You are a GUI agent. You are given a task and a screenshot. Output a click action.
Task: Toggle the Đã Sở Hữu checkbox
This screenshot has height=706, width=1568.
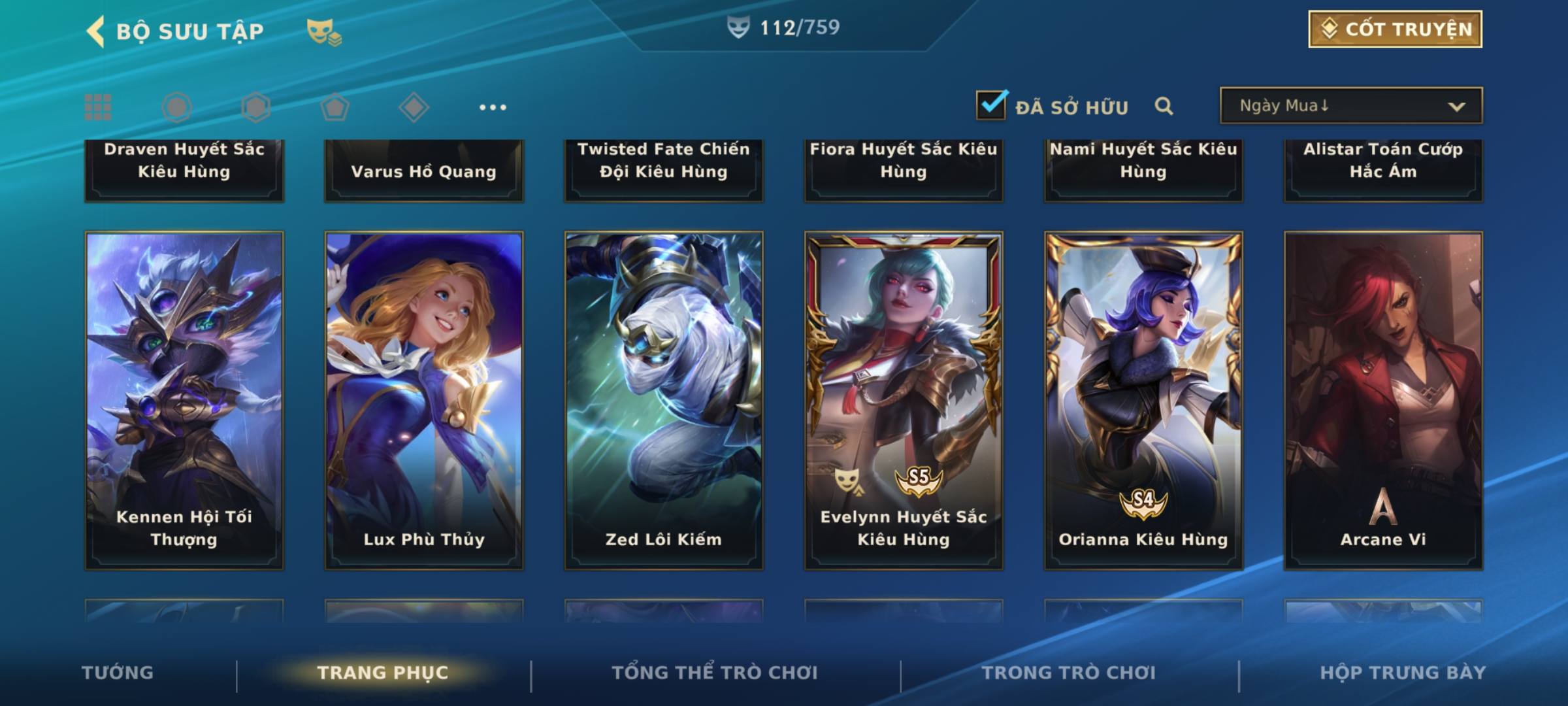click(991, 105)
